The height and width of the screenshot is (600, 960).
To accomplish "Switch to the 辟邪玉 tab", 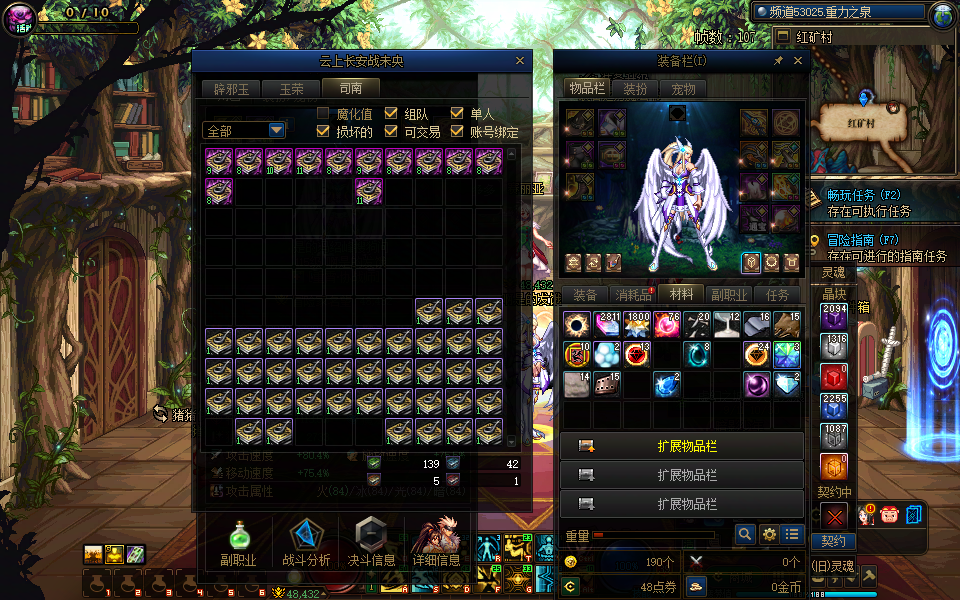I will (x=231, y=89).
